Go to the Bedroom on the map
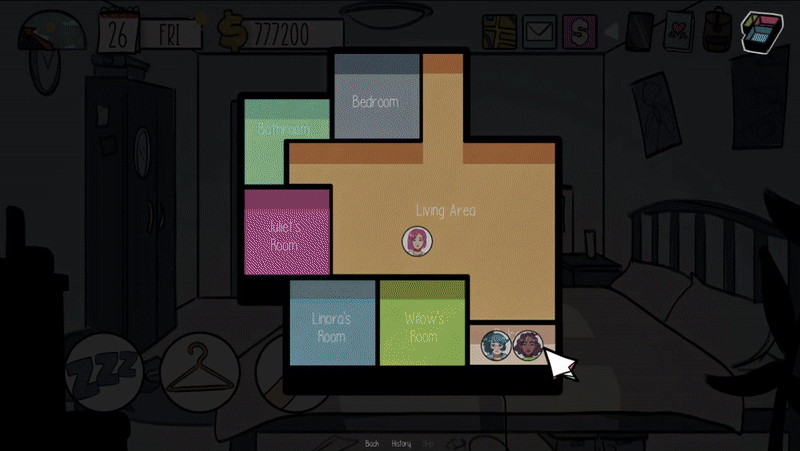 [x=376, y=101]
